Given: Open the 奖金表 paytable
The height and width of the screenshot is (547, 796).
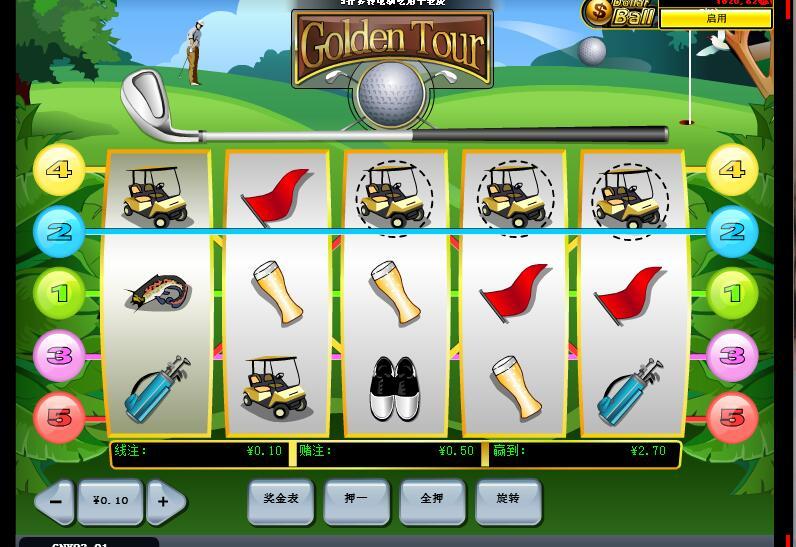Looking at the screenshot, I should pos(280,500).
